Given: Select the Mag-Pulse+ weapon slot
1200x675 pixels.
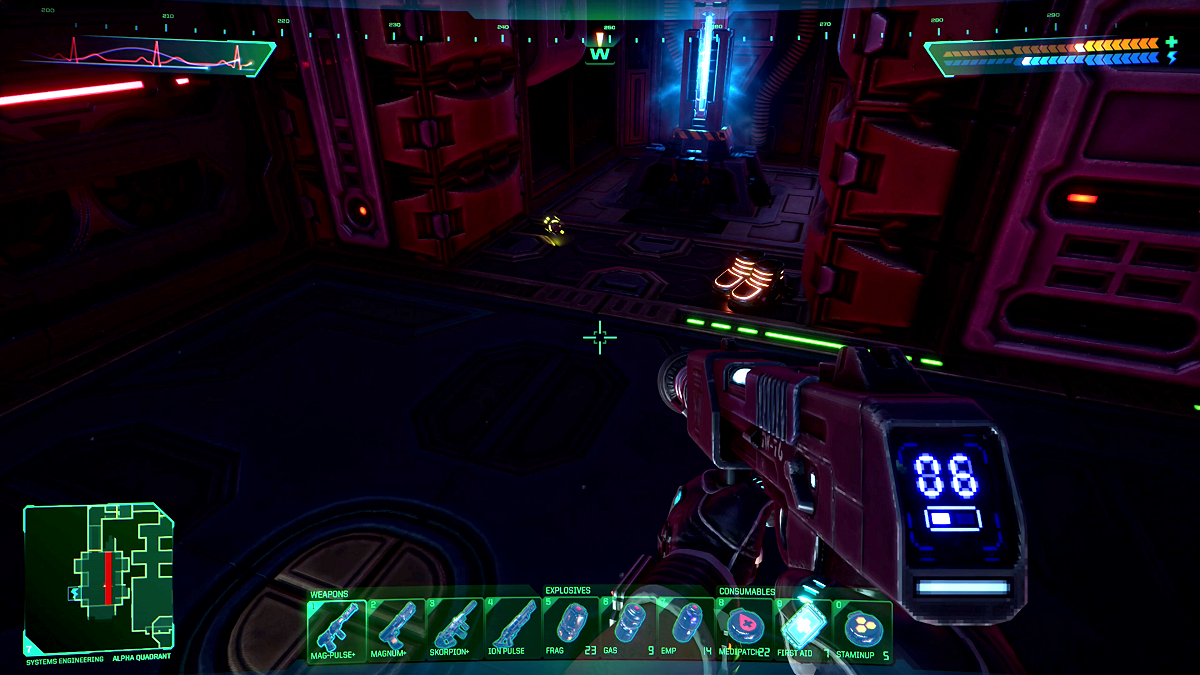Looking at the screenshot, I should point(336,627).
